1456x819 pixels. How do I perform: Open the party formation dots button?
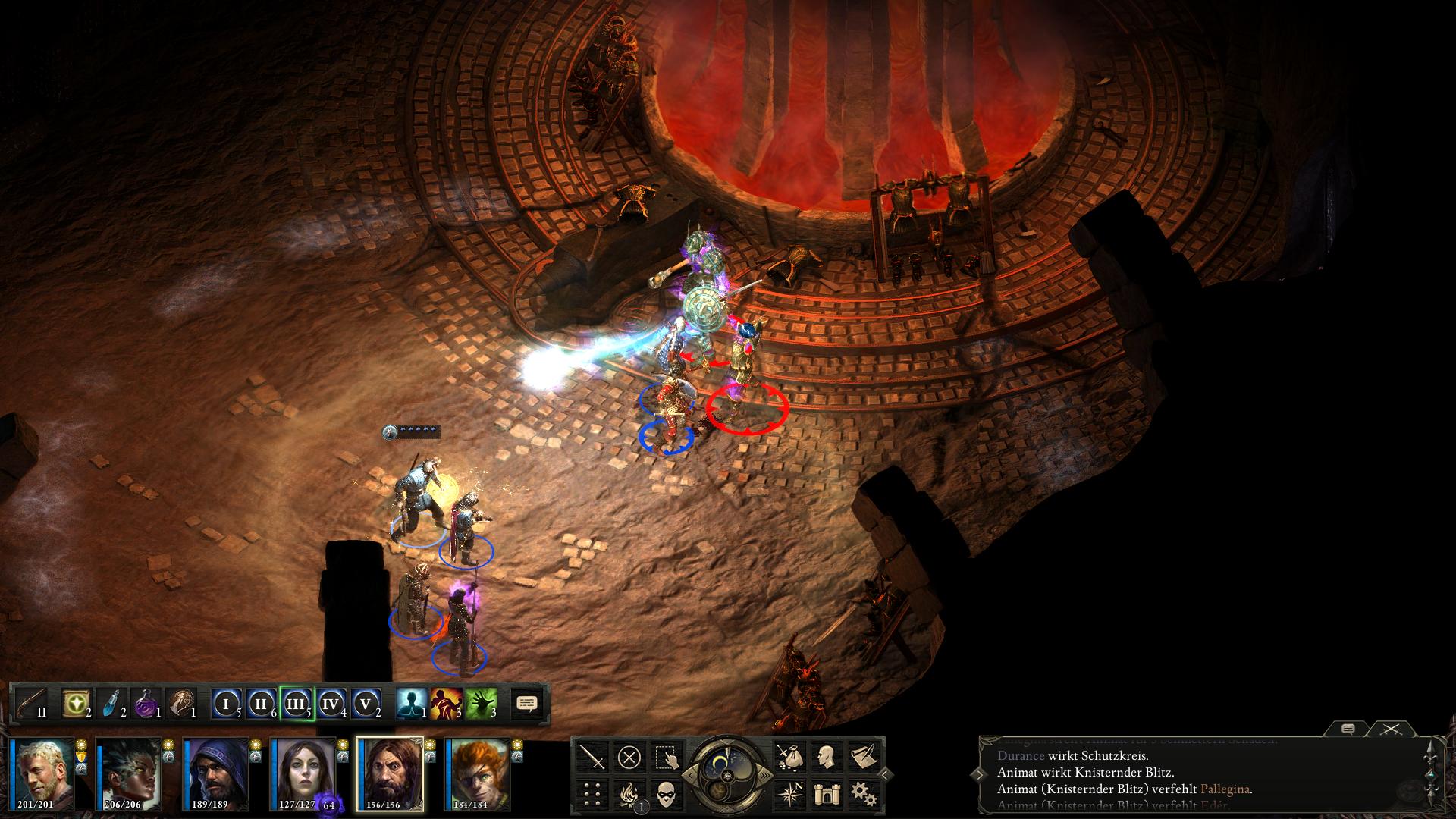click(x=592, y=793)
